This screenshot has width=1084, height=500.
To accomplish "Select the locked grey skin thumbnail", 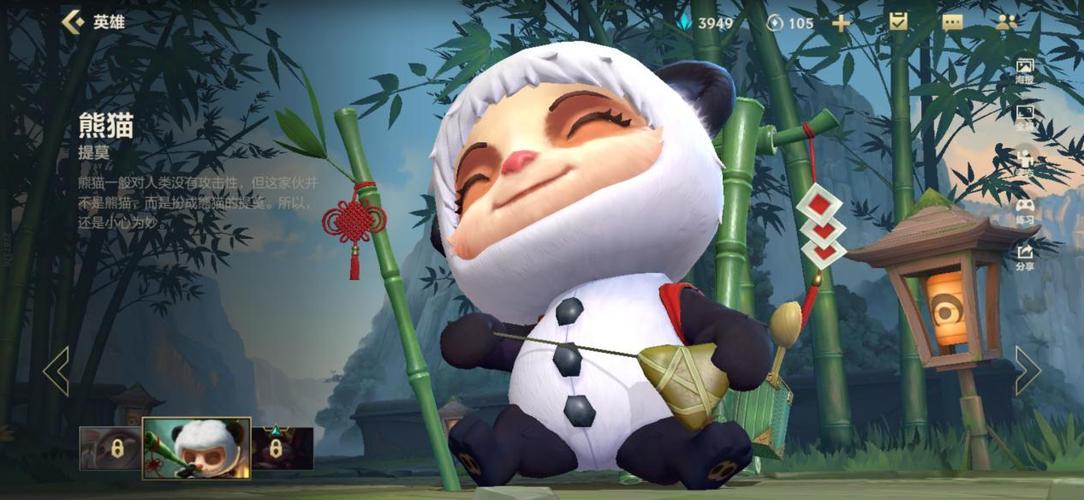I will tap(110, 448).
